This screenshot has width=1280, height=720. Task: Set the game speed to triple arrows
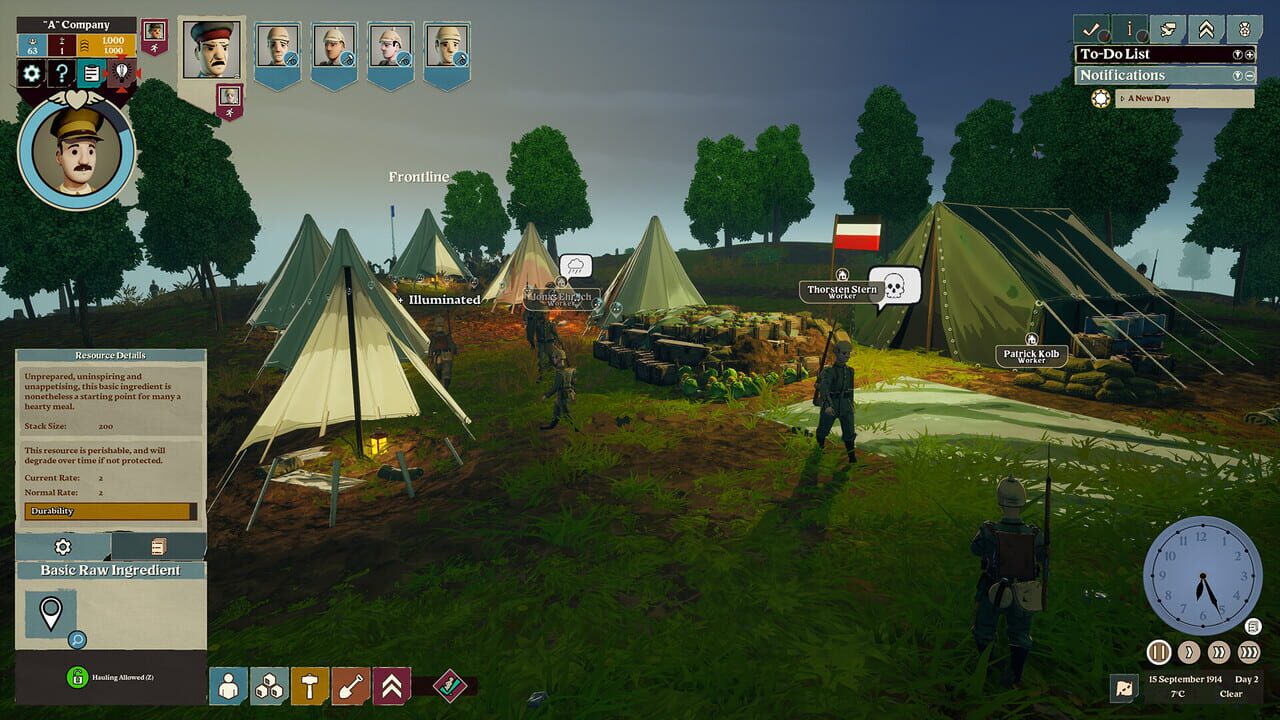click(1248, 652)
